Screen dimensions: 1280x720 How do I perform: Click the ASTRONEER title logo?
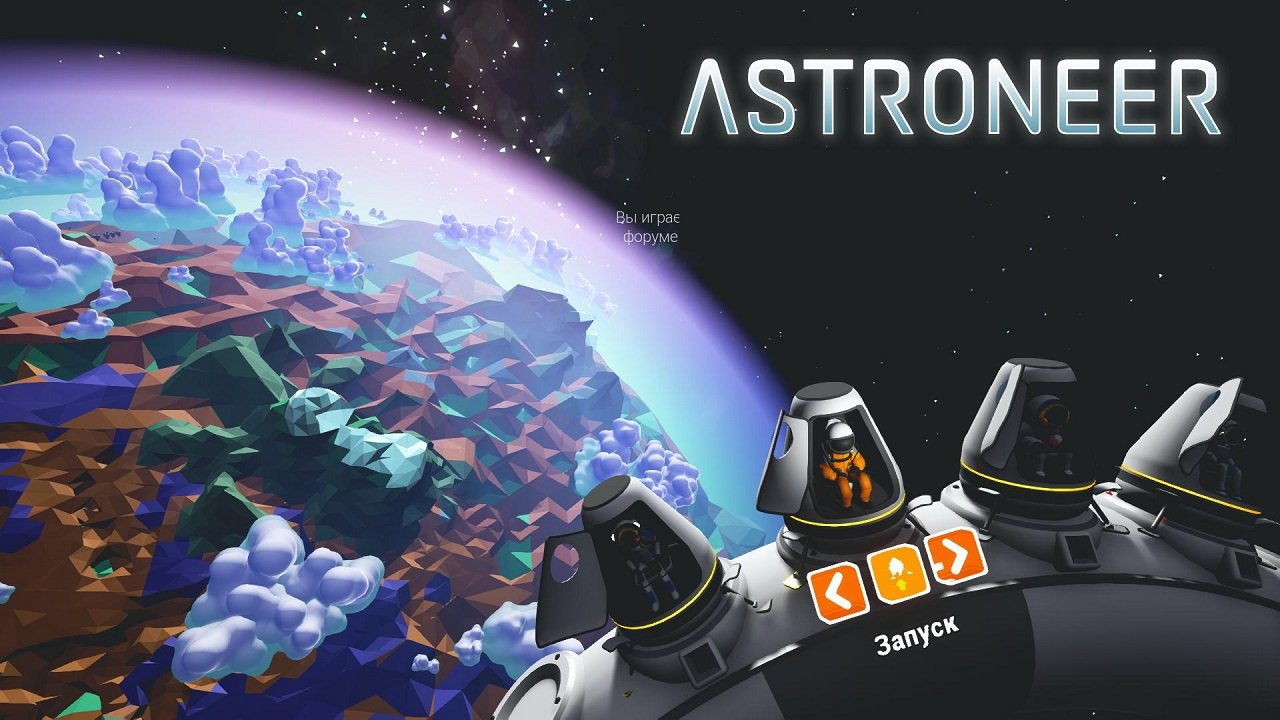pos(948,95)
